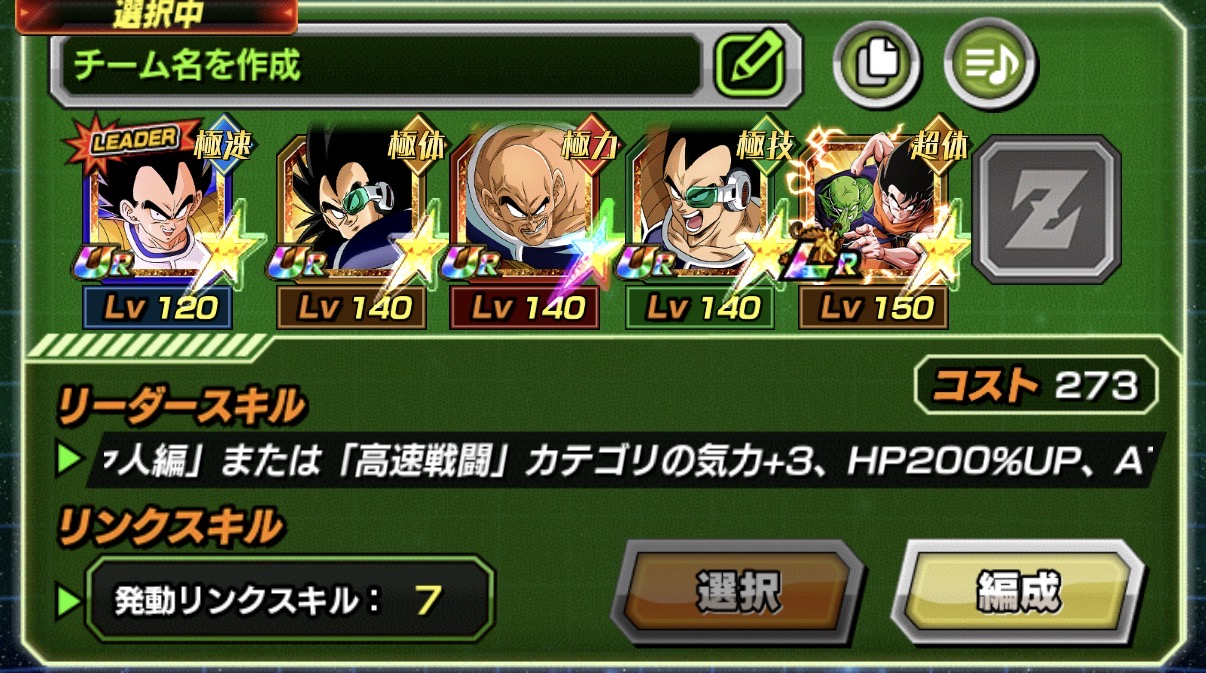Tap the empty Z team slot
This screenshot has width=1206, height=673.
tap(1046, 210)
